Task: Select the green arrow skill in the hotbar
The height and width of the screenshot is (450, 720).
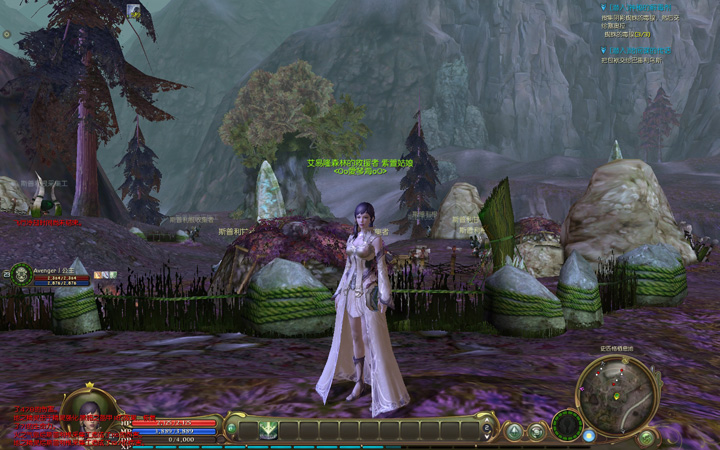Action: [268, 430]
